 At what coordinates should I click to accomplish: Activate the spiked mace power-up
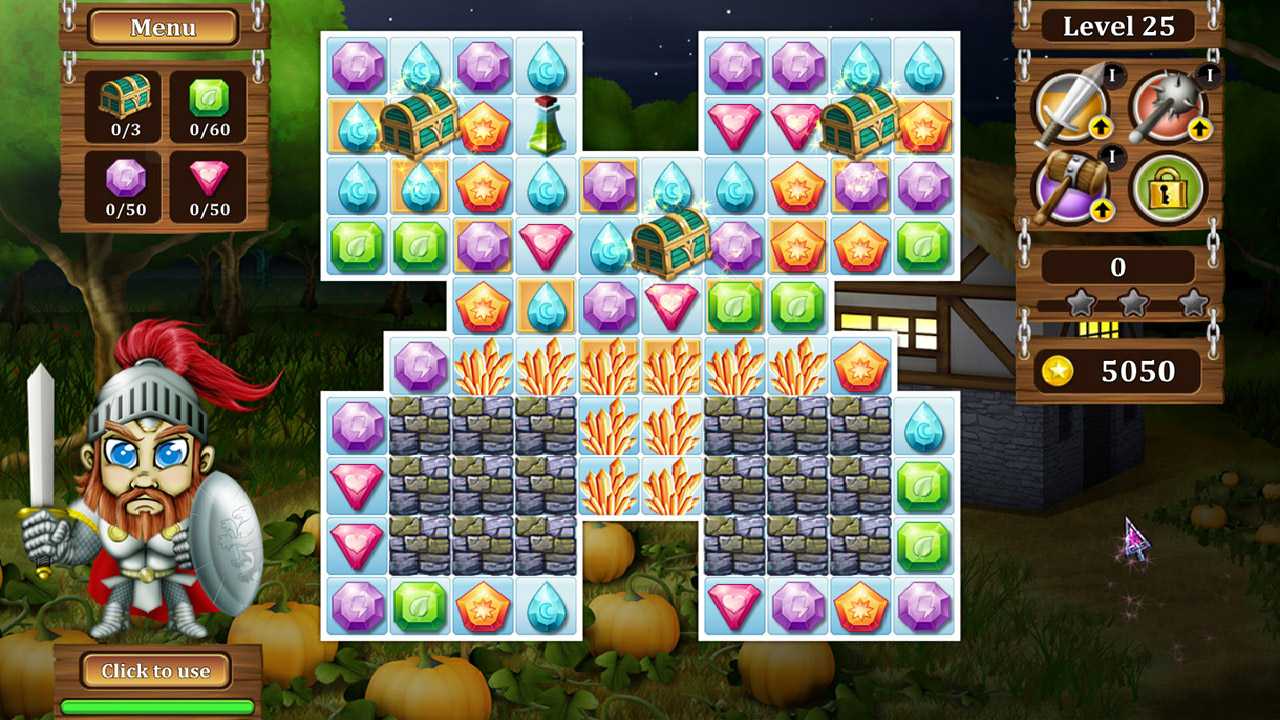pyautogui.click(x=1168, y=105)
